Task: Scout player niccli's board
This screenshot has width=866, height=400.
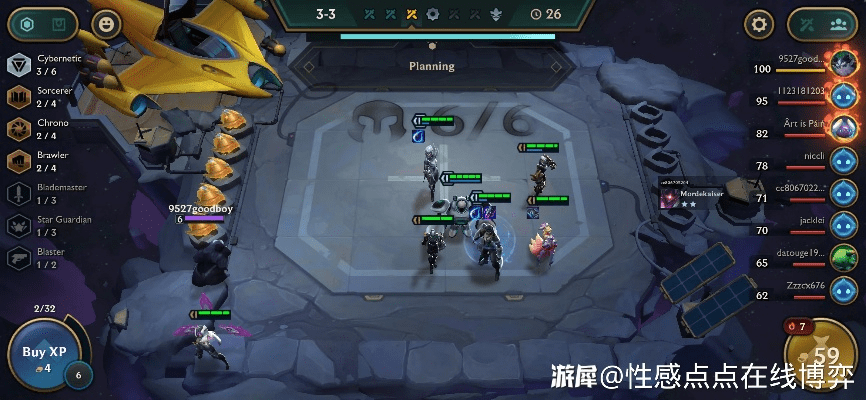Action: click(x=843, y=161)
